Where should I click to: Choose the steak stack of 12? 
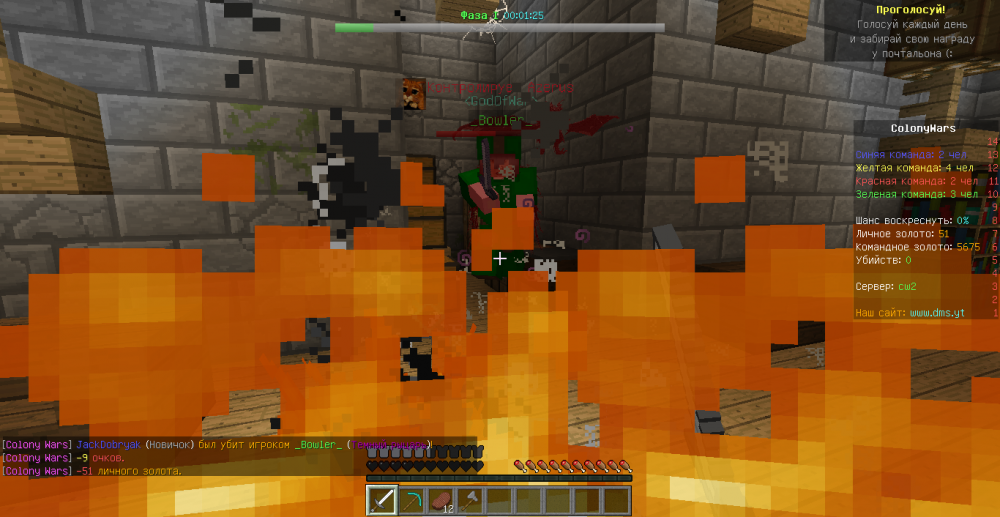coord(441,500)
